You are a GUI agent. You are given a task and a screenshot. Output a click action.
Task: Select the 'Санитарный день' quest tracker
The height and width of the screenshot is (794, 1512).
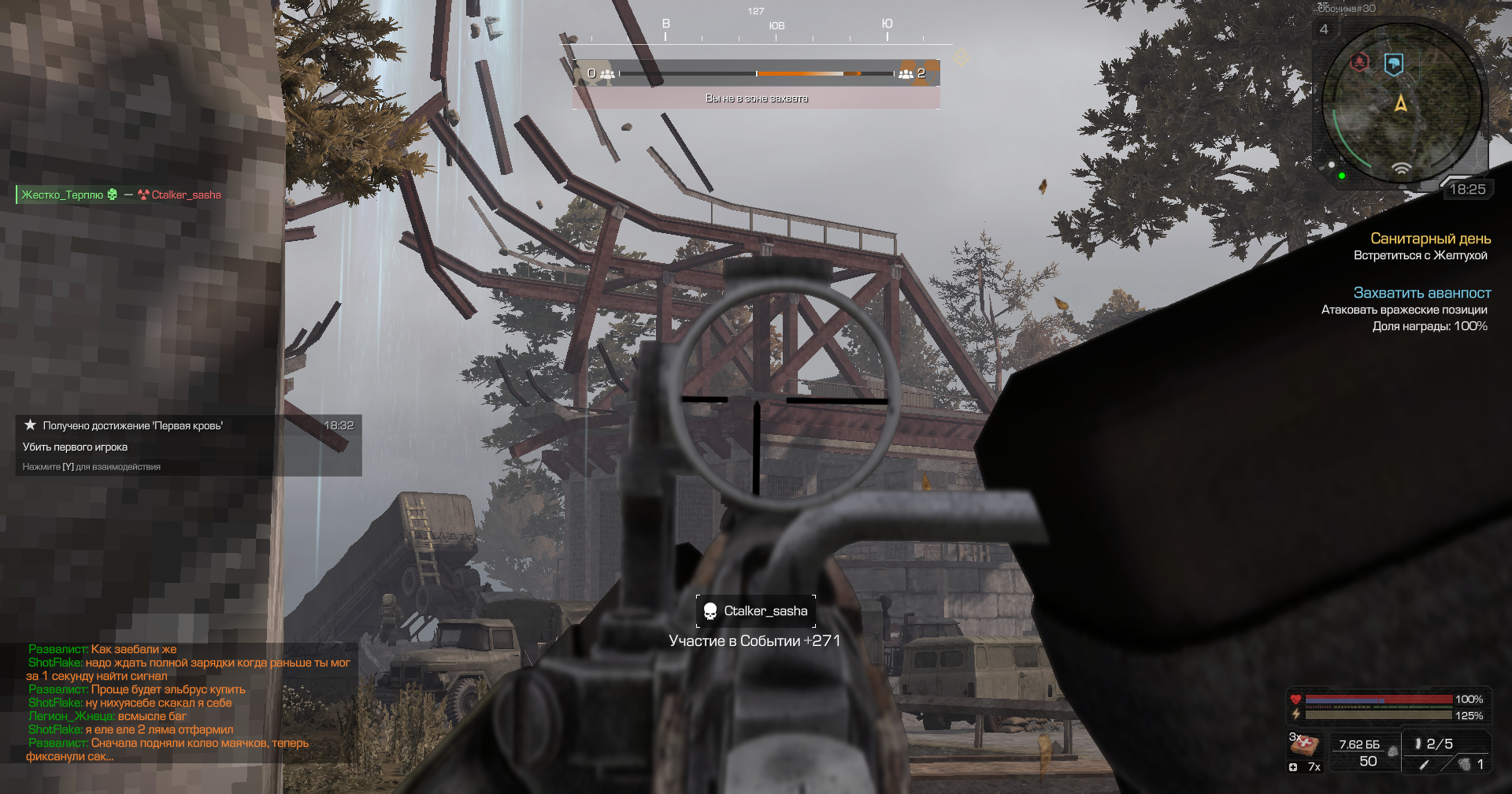coord(1430,239)
